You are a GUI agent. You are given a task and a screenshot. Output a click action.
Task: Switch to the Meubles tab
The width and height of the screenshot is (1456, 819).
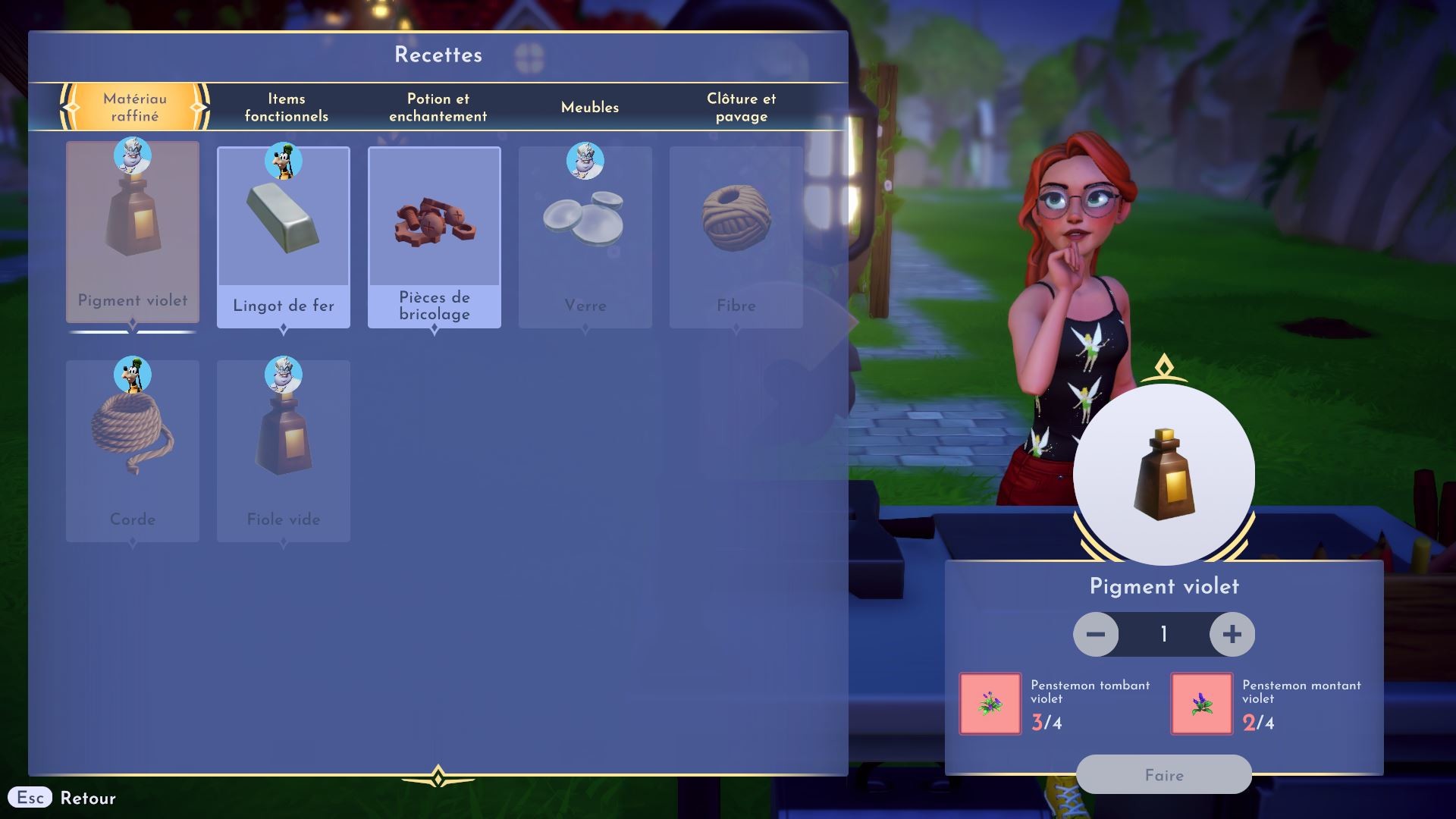(589, 107)
